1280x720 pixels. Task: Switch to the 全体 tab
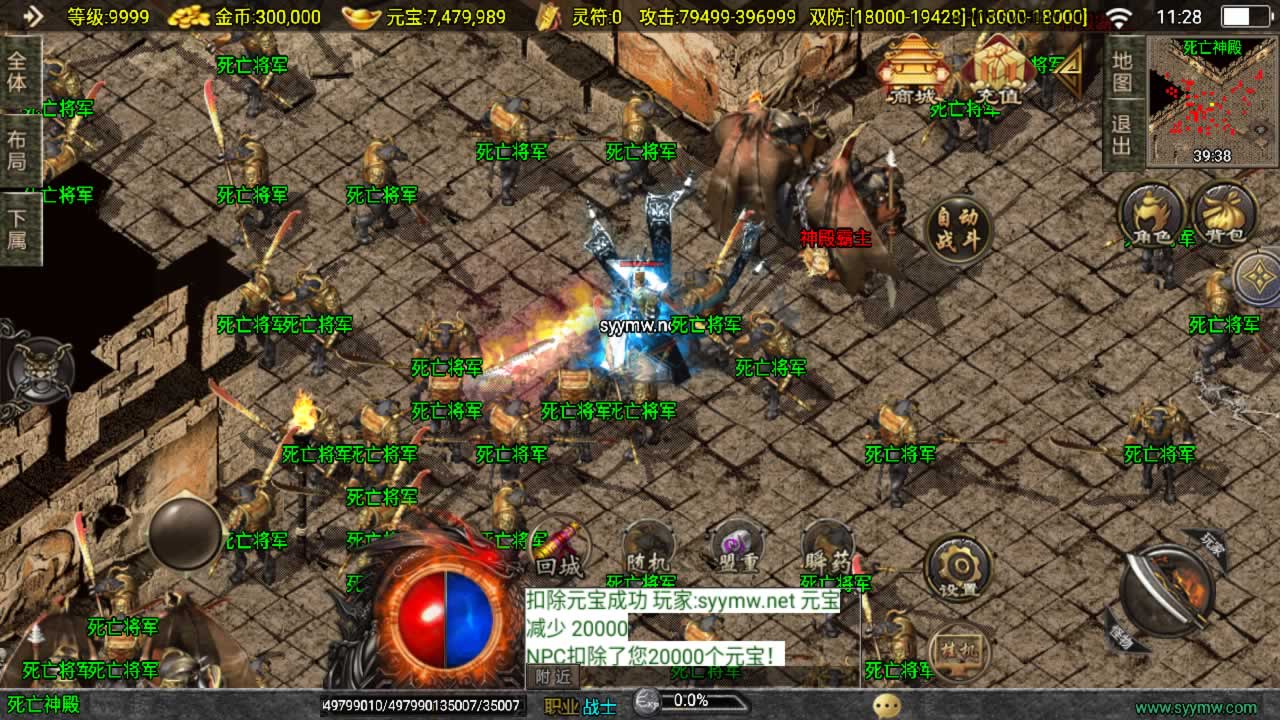[x=18, y=72]
